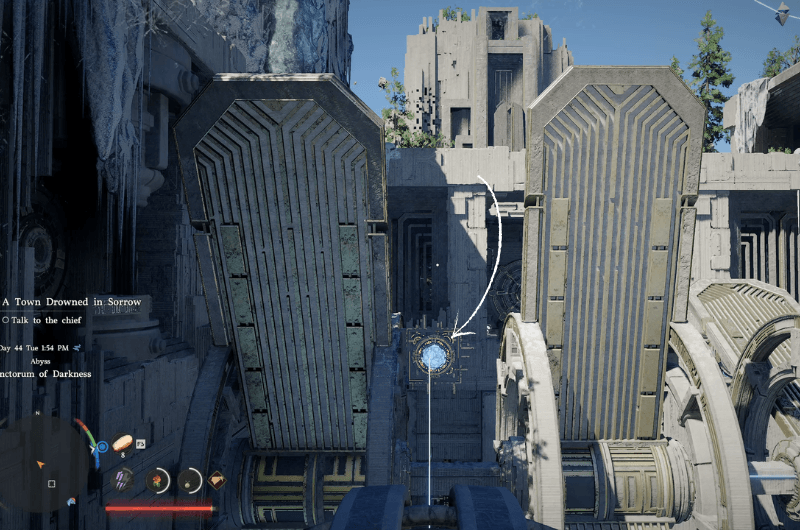Select the 'A Town Drowned in Sorrow' quest tracker
This screenshot has width=800, height=530.
72,301
